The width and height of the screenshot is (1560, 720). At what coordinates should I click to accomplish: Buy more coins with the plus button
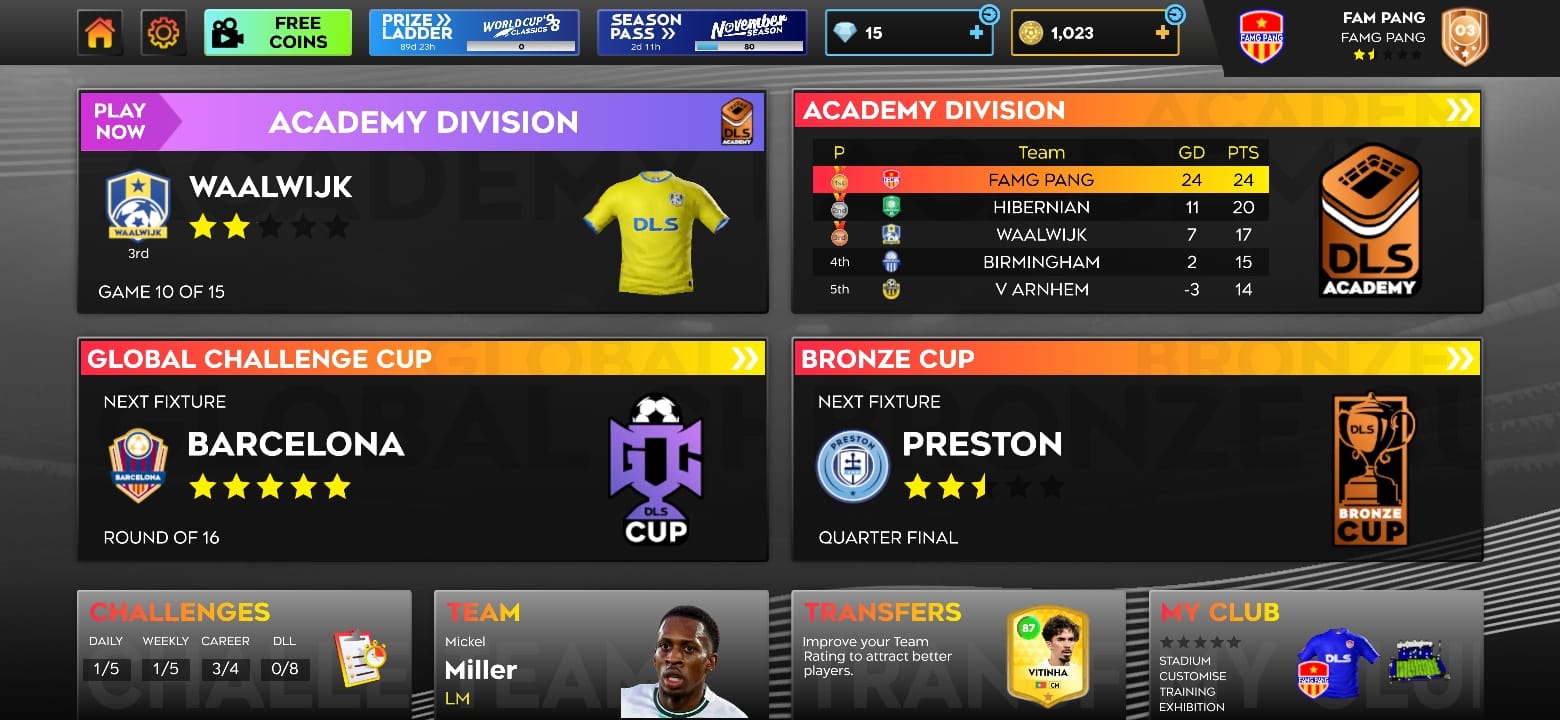point(1162,33)
